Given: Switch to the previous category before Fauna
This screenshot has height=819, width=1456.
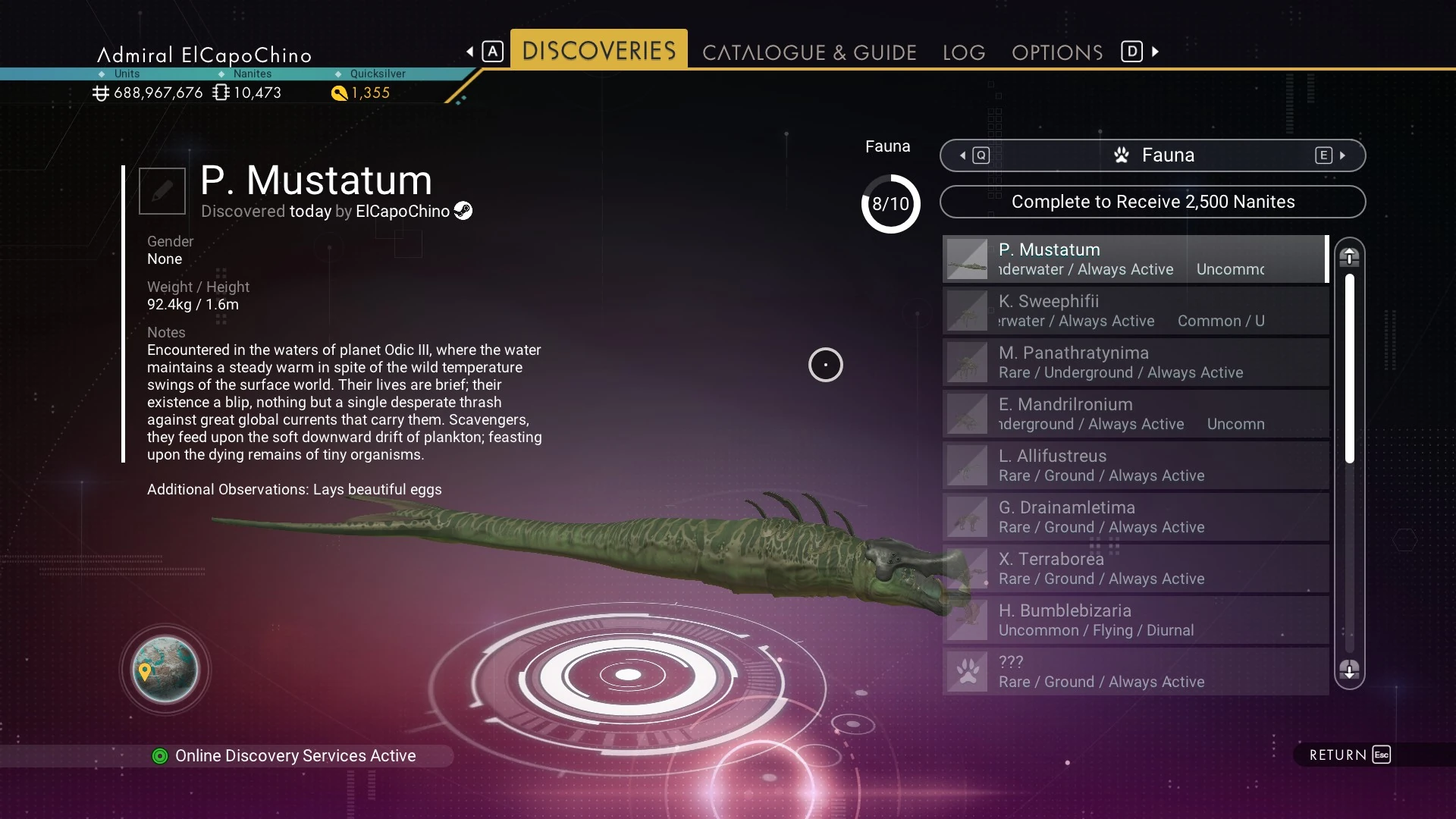Looking at the screenshot, I should pos(973,155).
